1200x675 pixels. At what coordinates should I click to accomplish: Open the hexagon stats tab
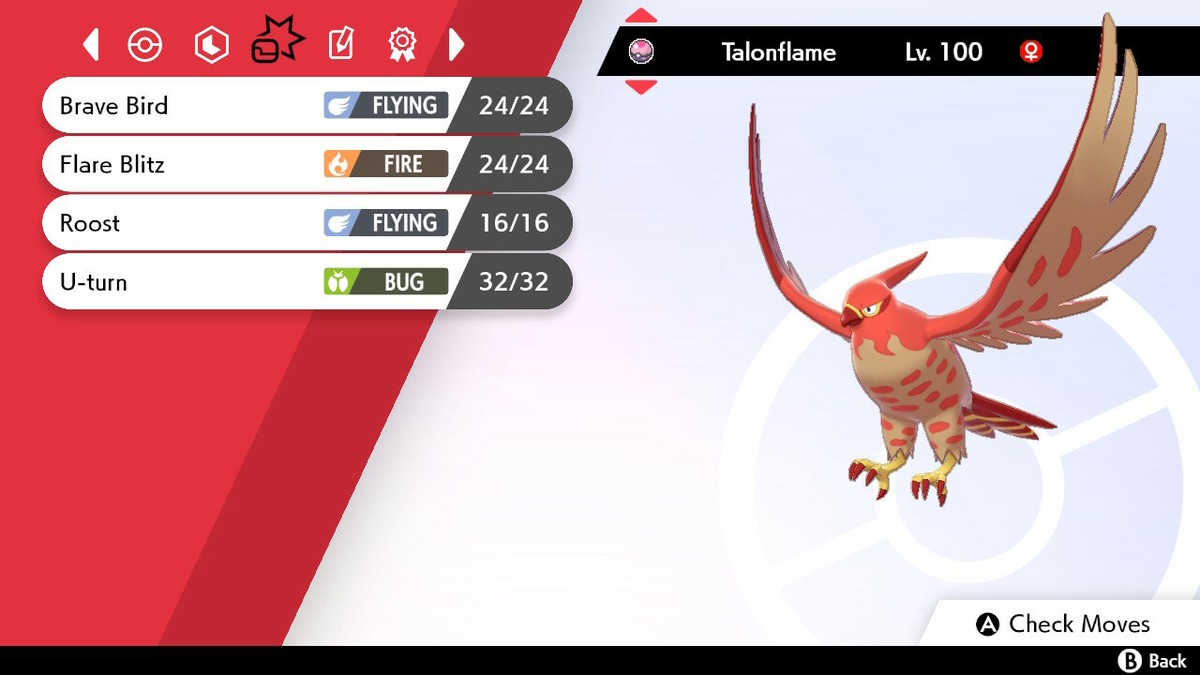(x=211, y=45)
